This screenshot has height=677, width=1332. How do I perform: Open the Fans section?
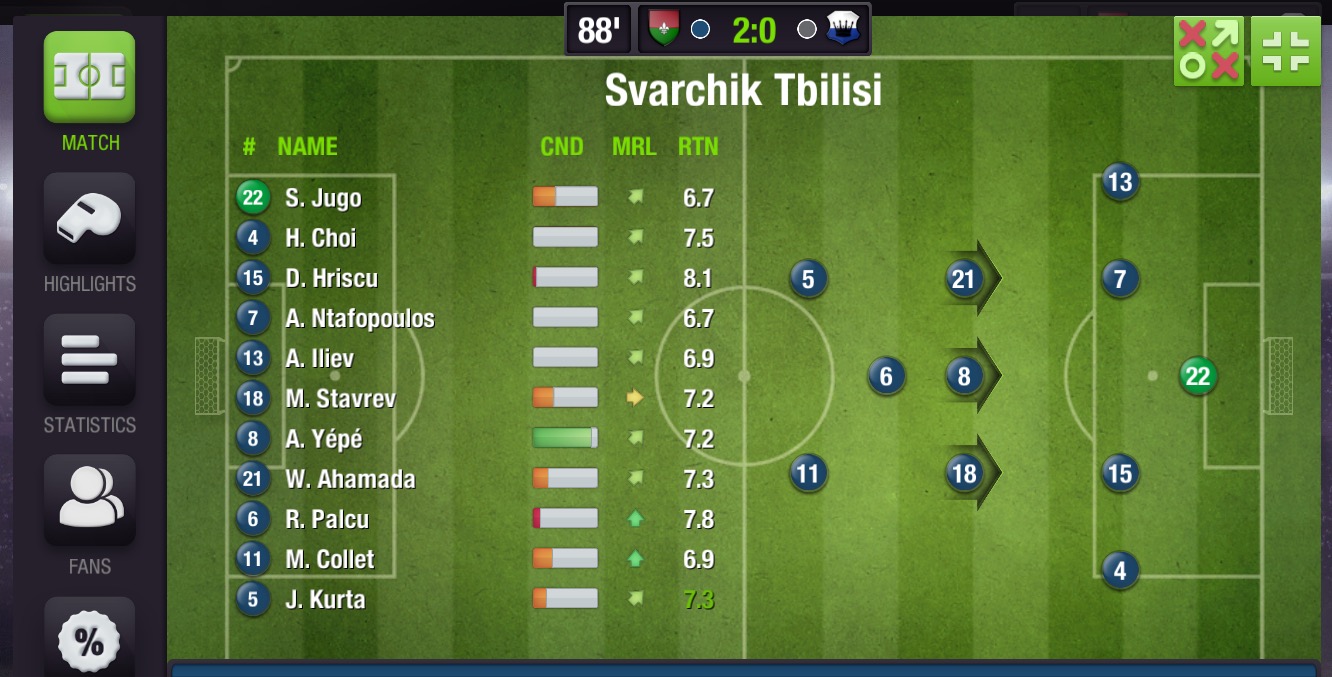pos(89,501)
